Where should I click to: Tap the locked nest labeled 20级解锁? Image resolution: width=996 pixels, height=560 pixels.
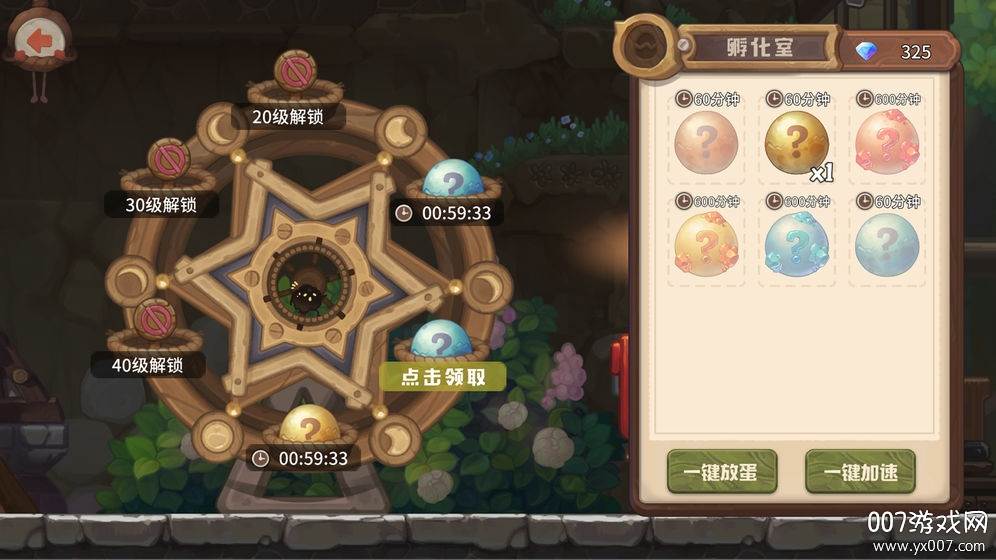(295, 74)
